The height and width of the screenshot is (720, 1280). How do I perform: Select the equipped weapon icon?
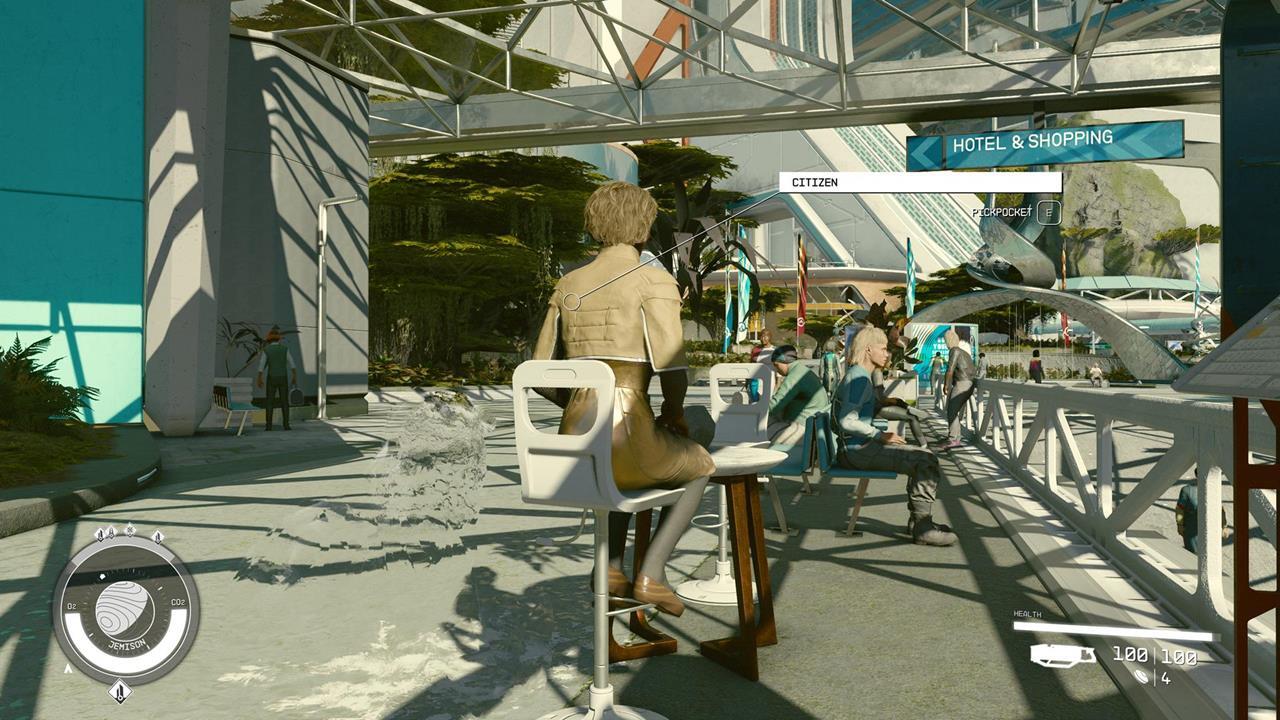tap(1063, 655)
